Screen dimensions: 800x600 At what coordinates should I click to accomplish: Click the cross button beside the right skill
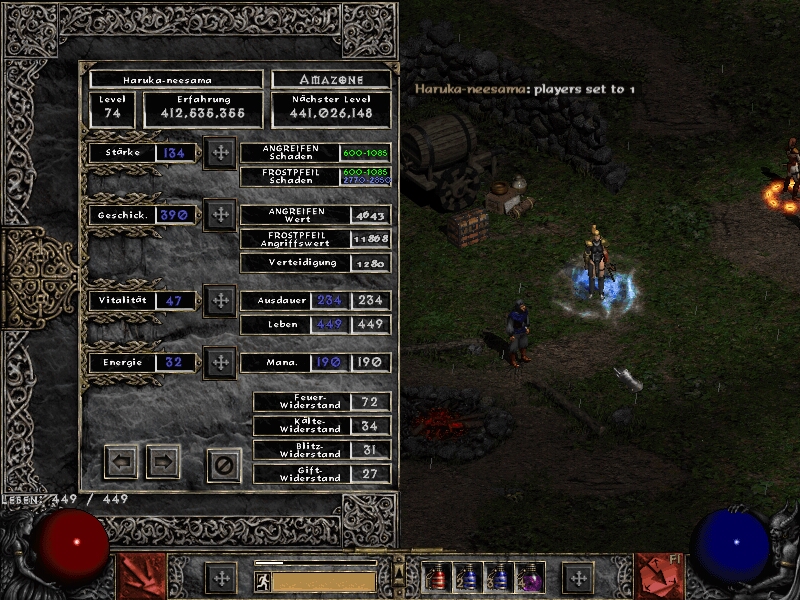[577, 578]
